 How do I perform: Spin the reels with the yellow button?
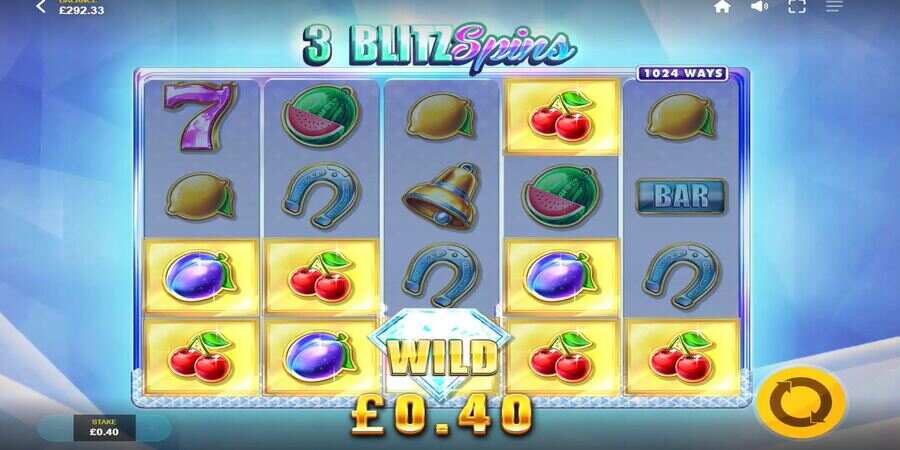pos(800,404)
